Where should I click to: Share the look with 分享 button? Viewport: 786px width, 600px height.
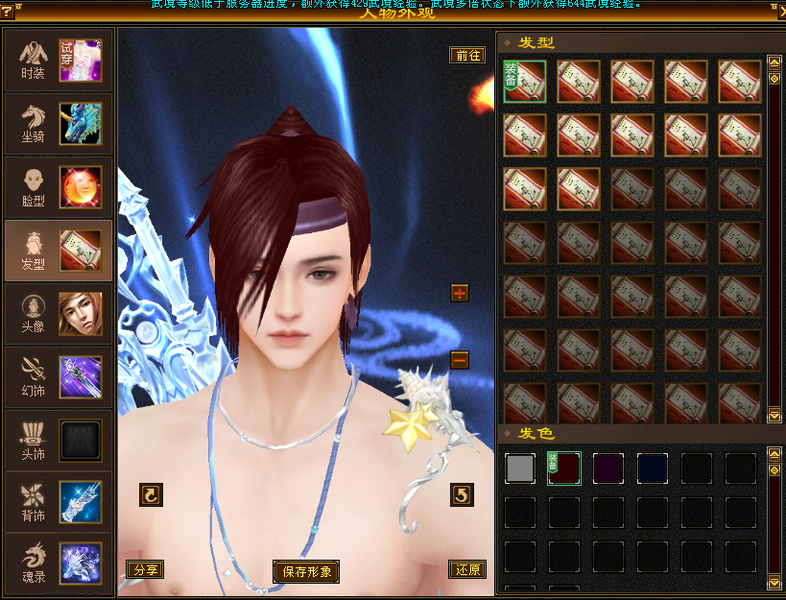click(x=145, y=569)
